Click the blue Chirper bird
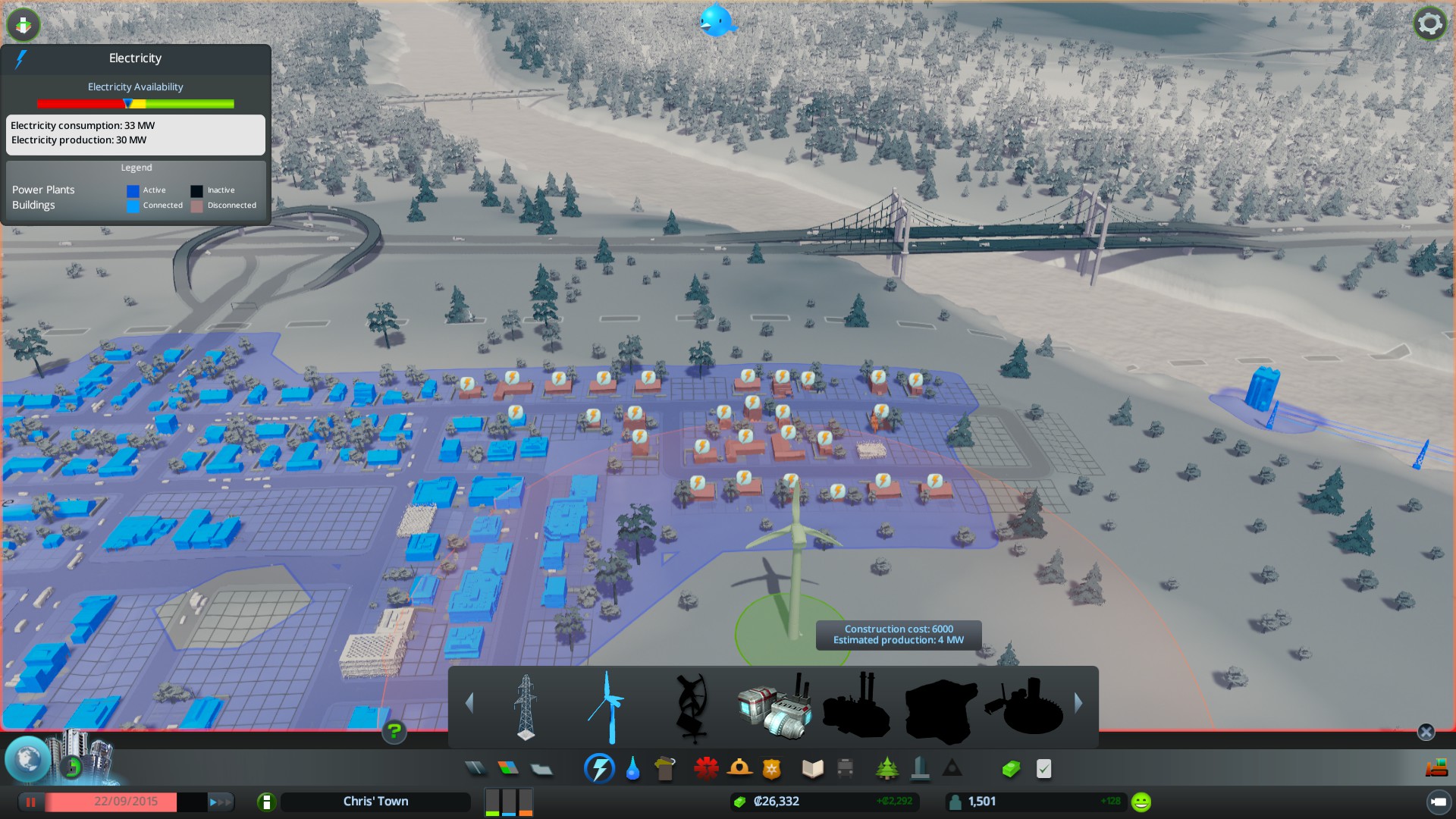 [716, 20]
